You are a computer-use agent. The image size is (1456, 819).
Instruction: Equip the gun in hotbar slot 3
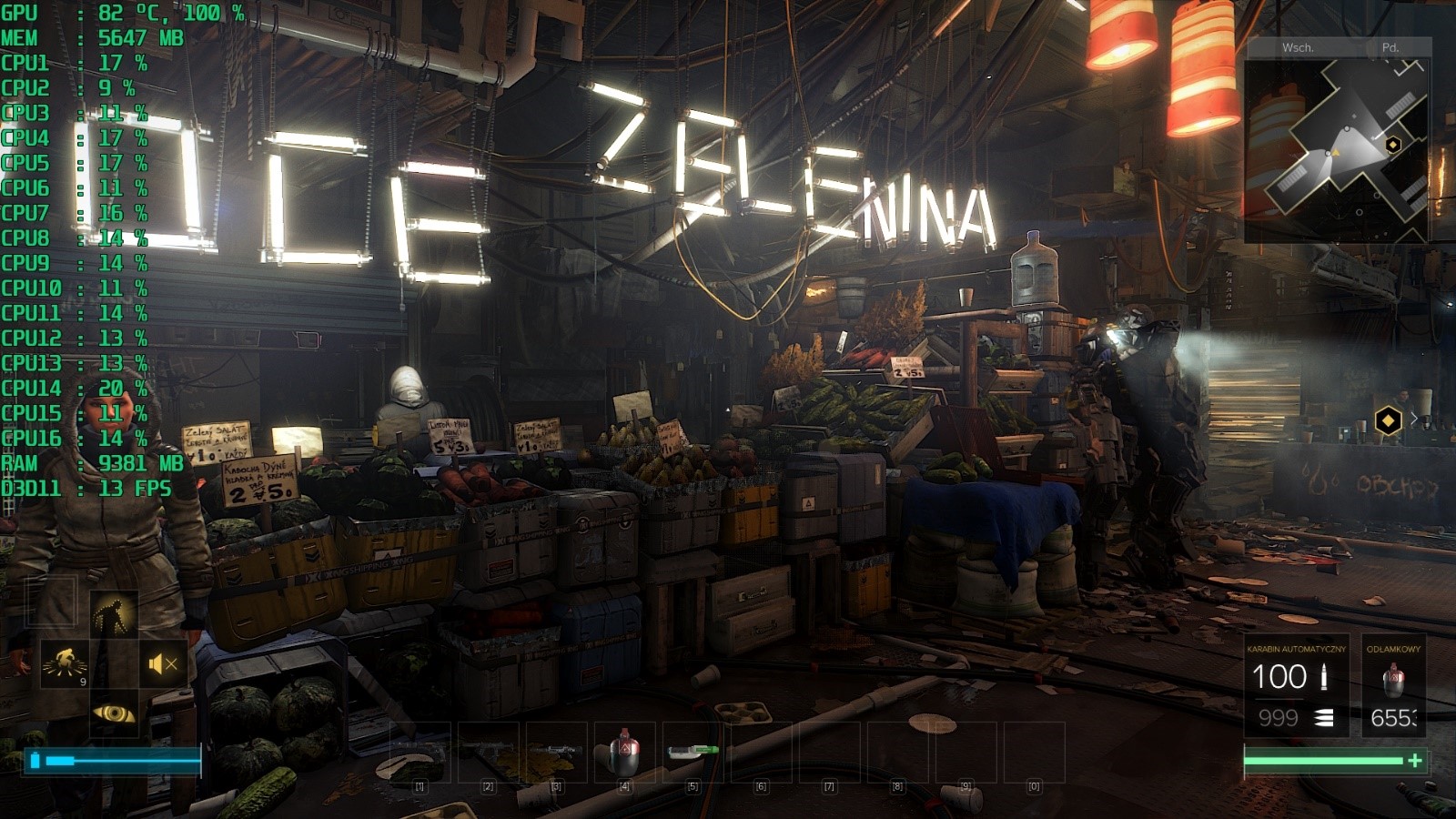[x=556, y=752]
